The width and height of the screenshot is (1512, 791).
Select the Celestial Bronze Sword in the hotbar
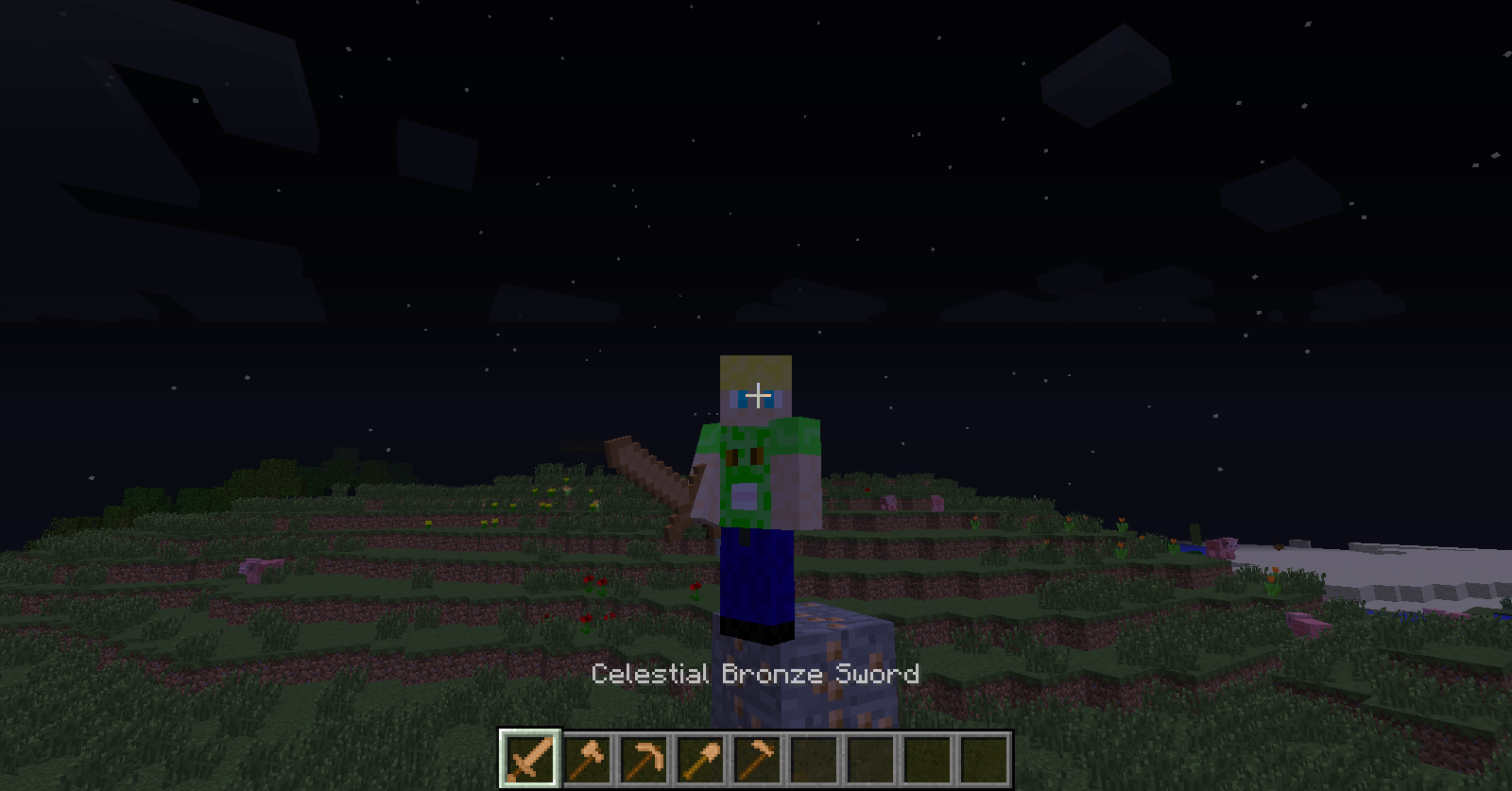point(527,756)
